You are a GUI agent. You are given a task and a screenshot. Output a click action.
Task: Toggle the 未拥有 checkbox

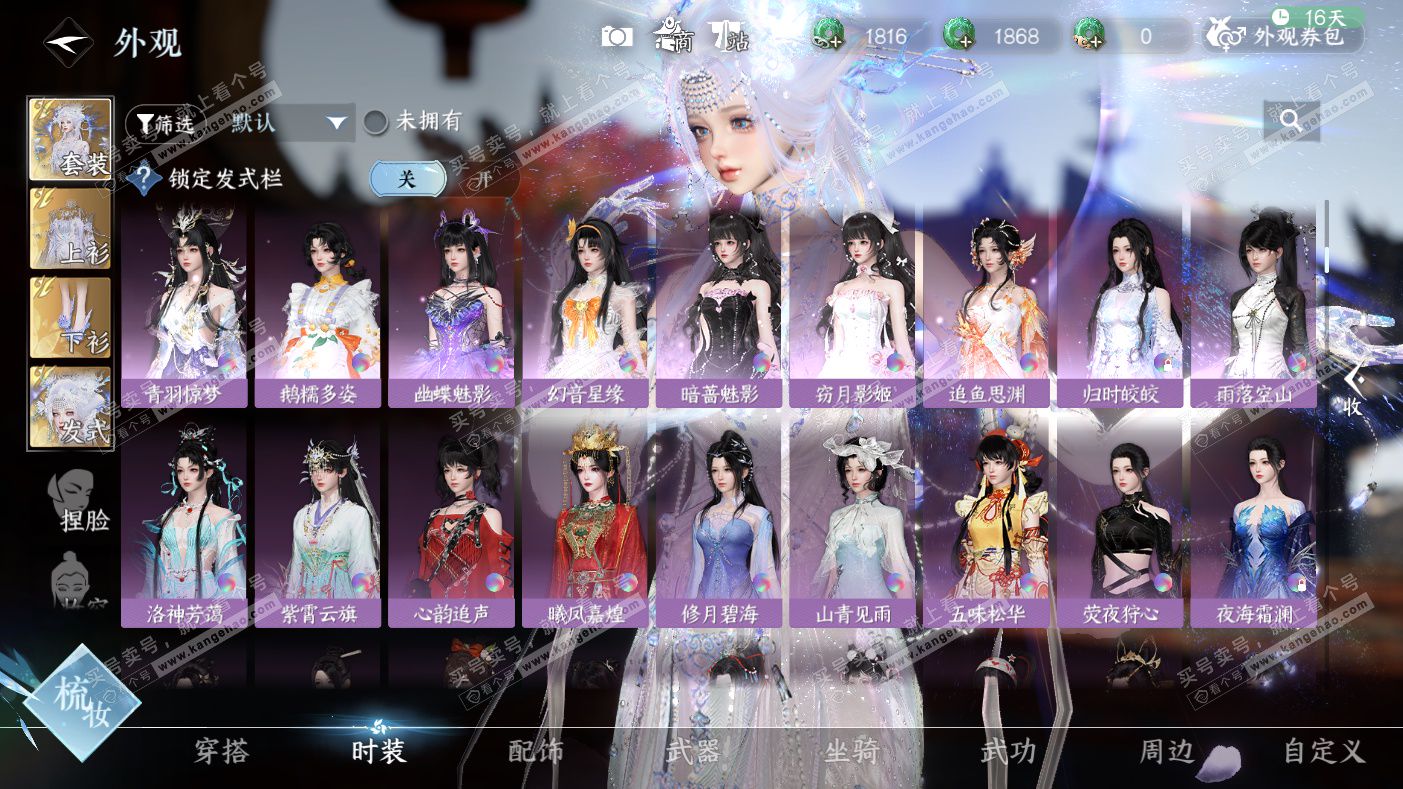coord(376,122)
